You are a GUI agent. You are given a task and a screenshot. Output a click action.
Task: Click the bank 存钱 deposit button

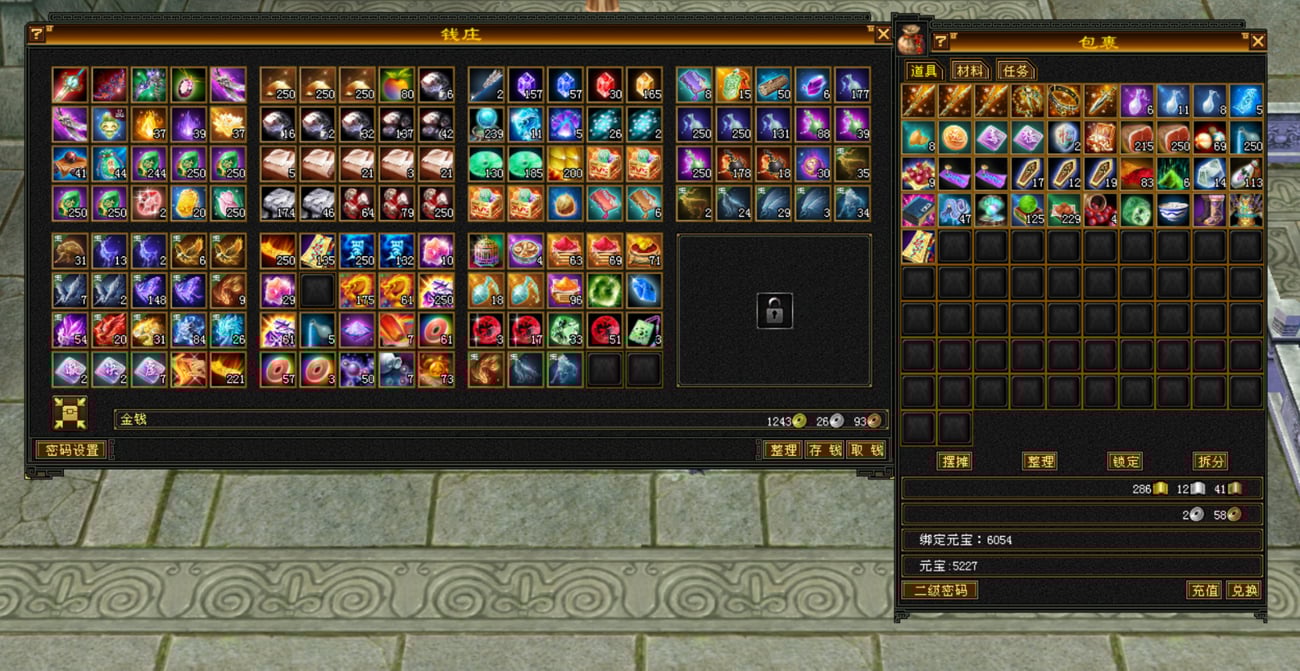coord(824,450)
